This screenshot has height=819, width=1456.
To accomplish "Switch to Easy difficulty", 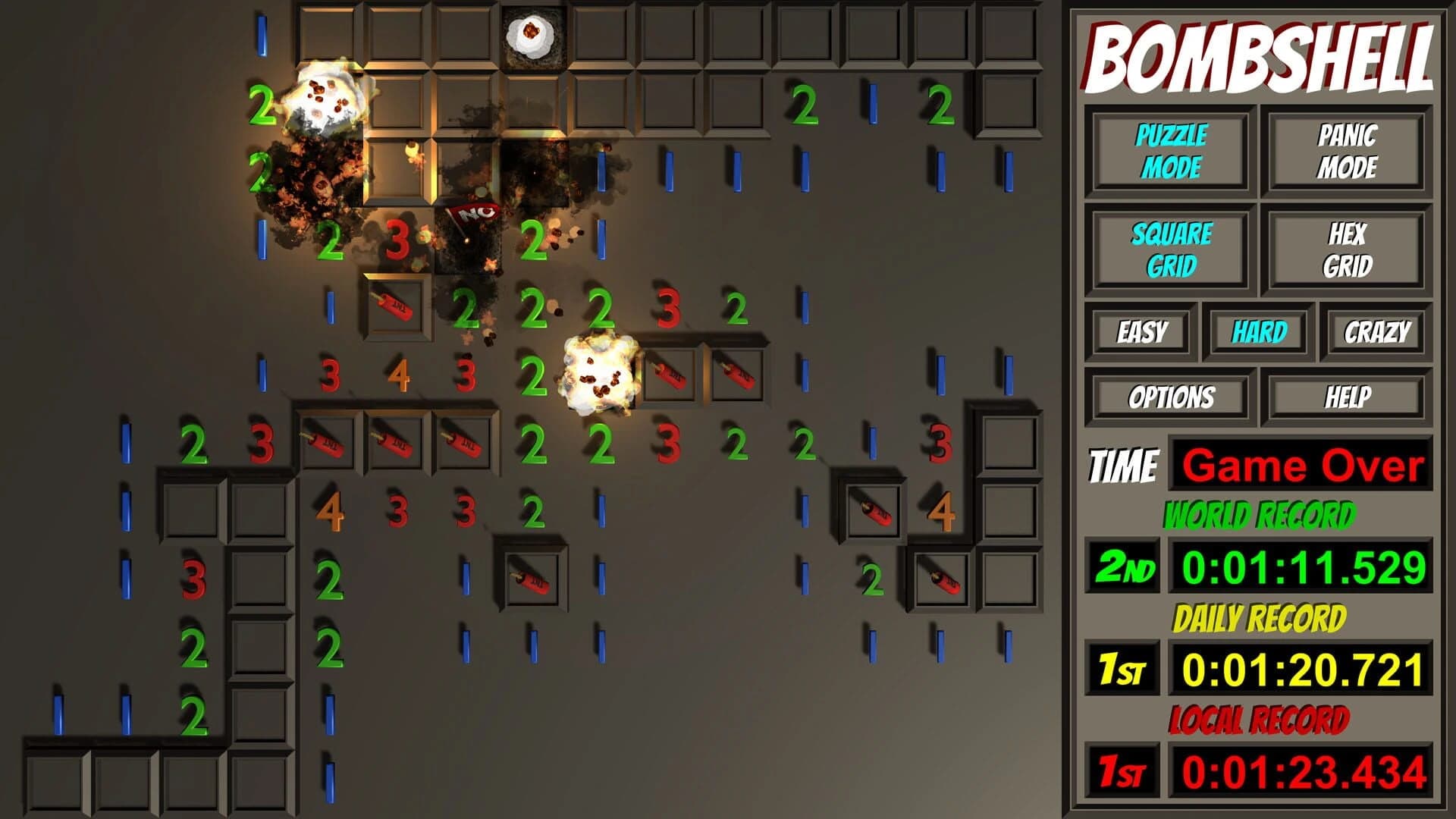I will point(1141,331).
